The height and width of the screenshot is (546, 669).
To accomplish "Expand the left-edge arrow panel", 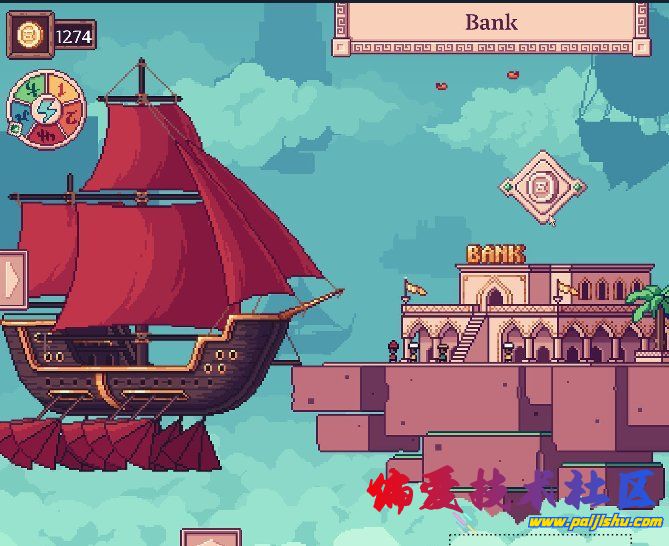I will pos(12,277).
